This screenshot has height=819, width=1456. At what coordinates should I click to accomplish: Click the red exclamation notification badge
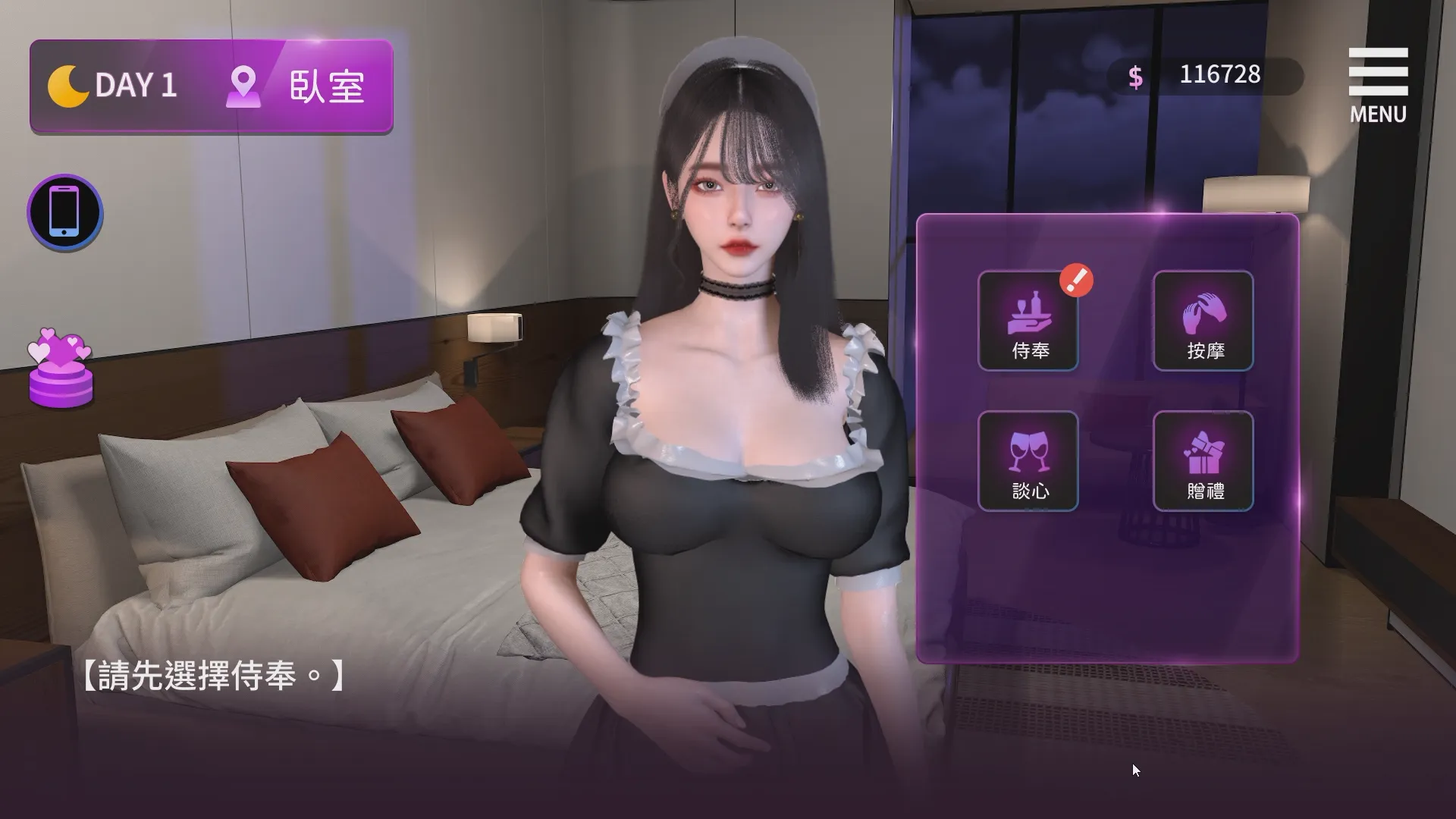tap(1078, 280)
